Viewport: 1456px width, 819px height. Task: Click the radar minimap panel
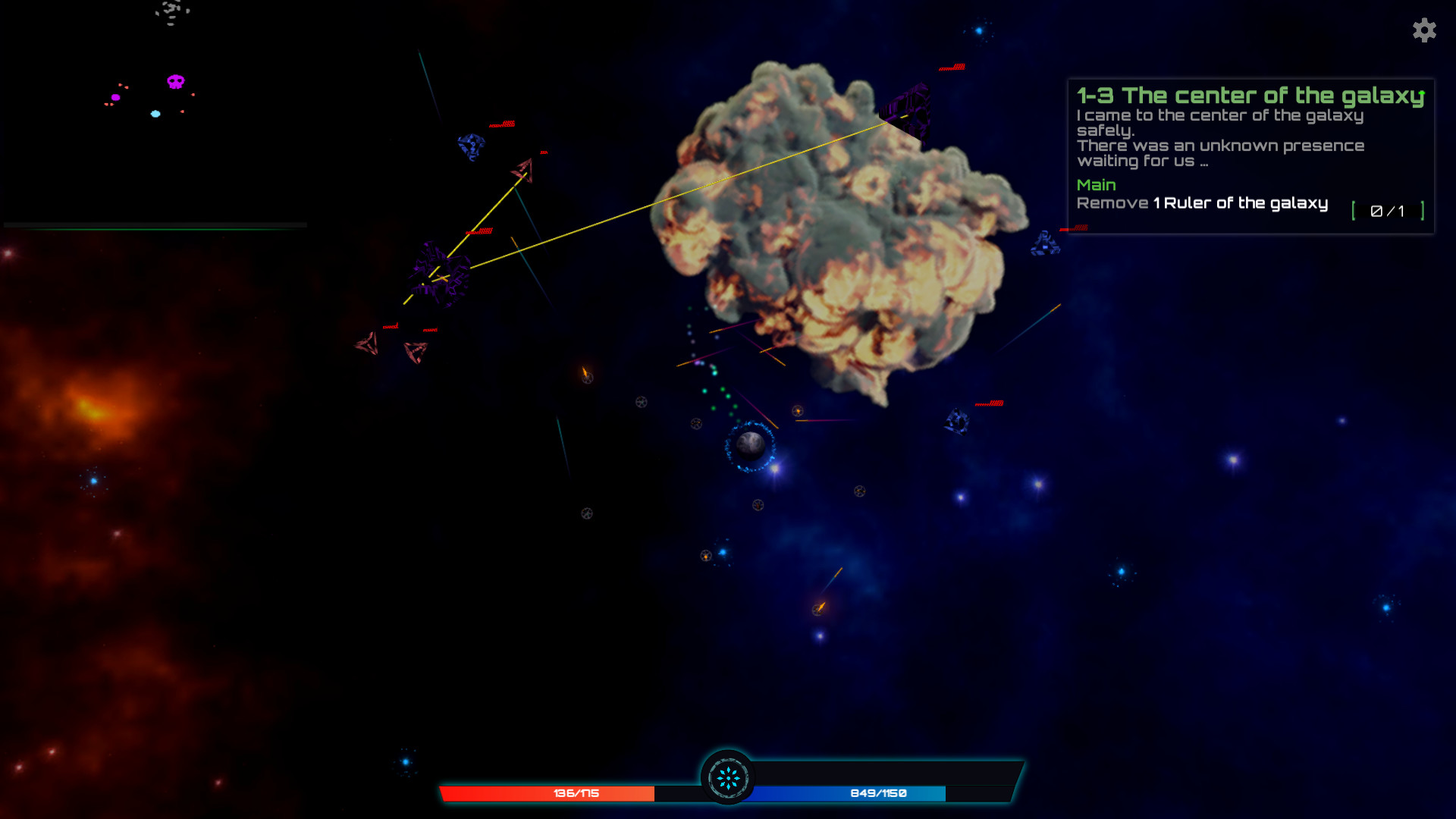pos(155,114)
